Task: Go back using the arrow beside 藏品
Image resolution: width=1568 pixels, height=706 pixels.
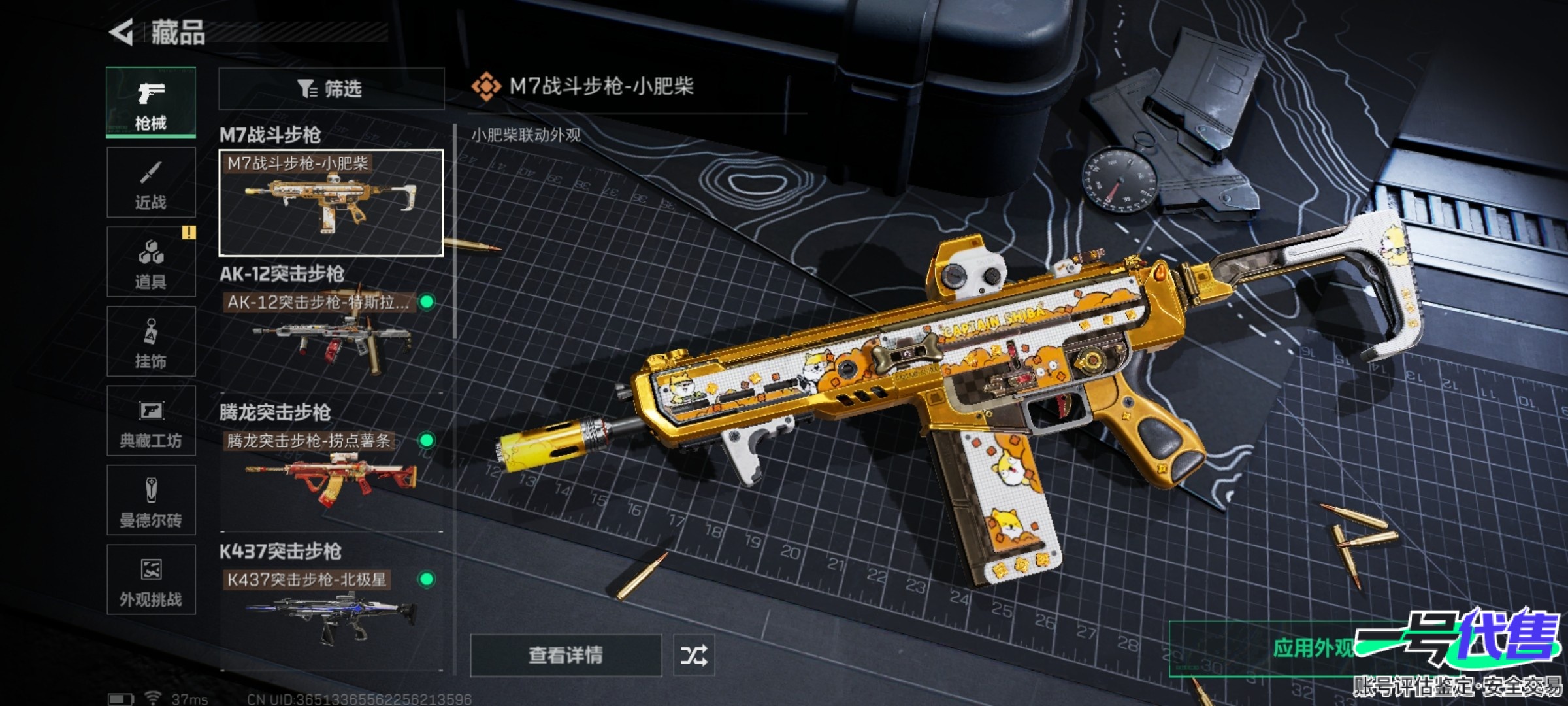Action: [x=122, y=32]
